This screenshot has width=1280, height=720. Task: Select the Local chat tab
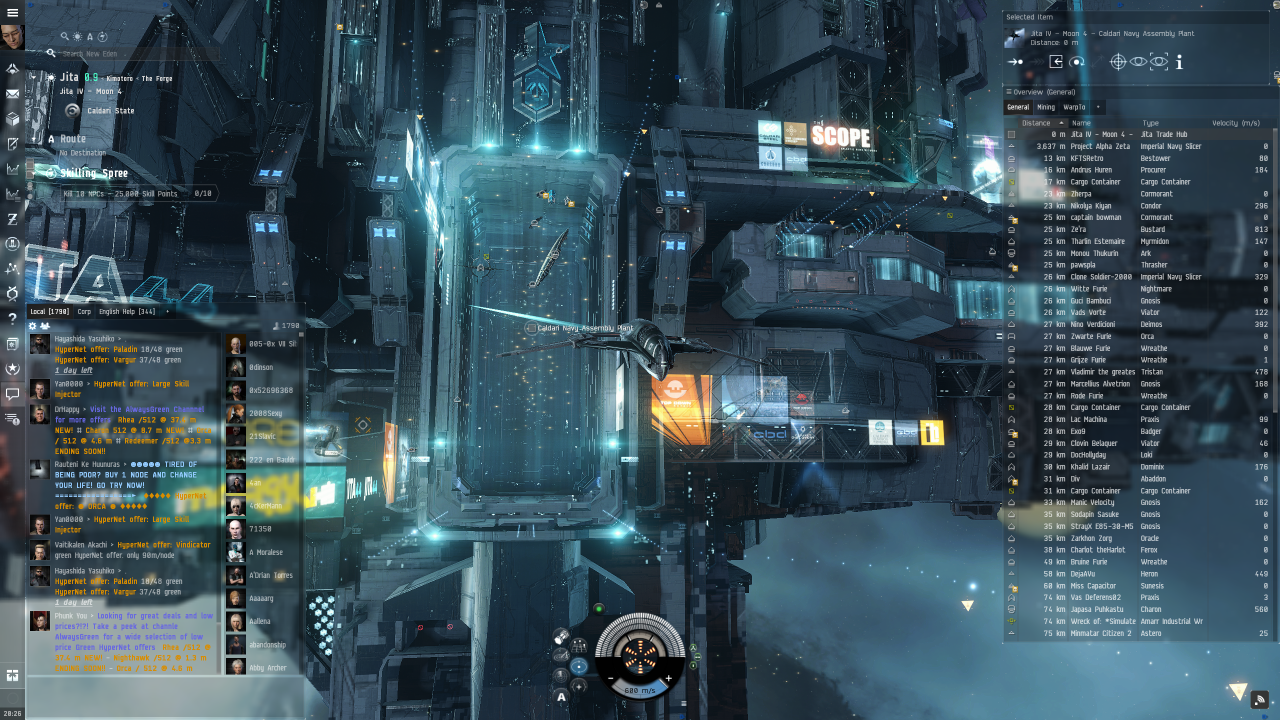[49, 312]
